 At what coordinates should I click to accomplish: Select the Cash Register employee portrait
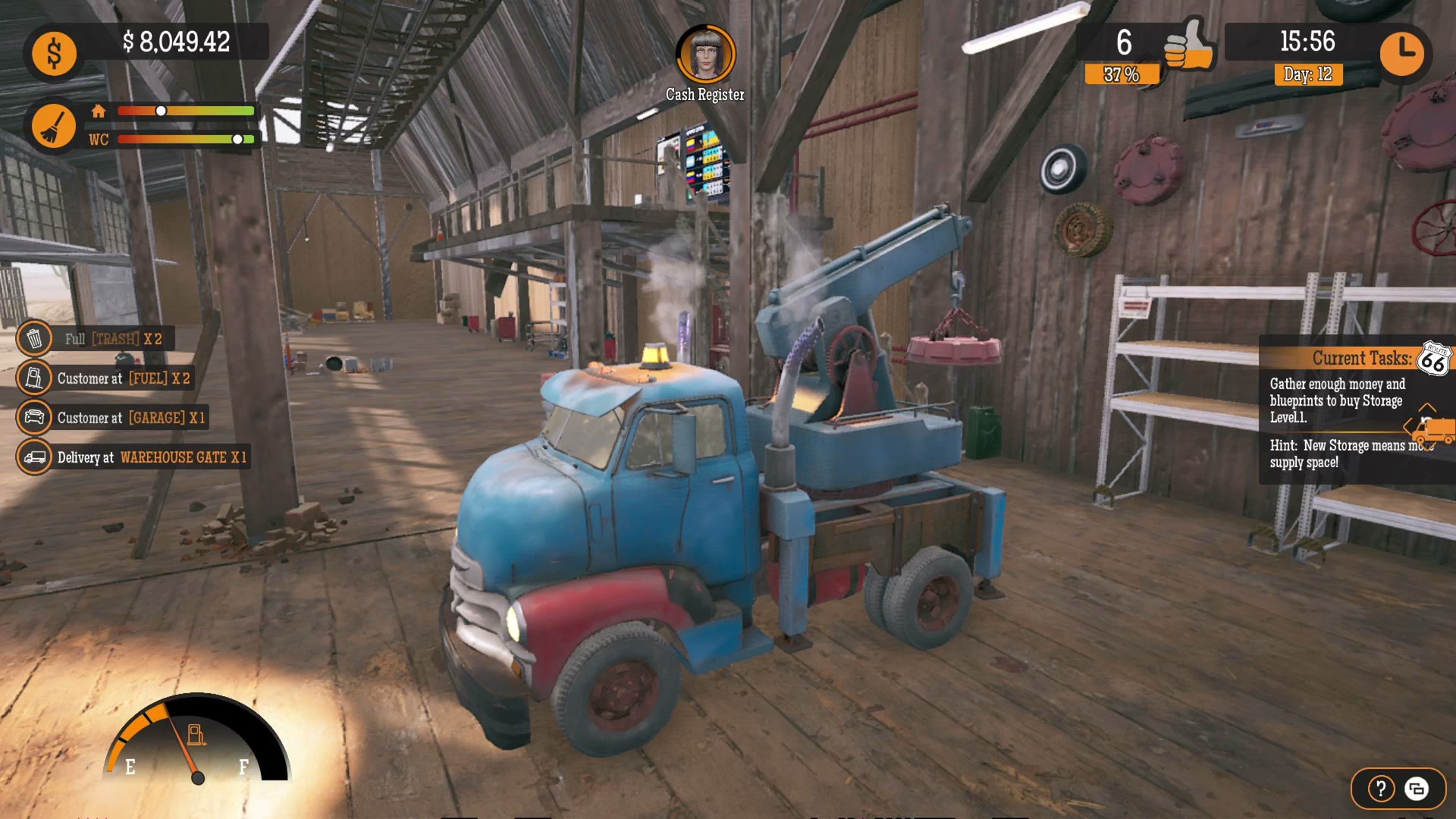(x=705, y=55)
